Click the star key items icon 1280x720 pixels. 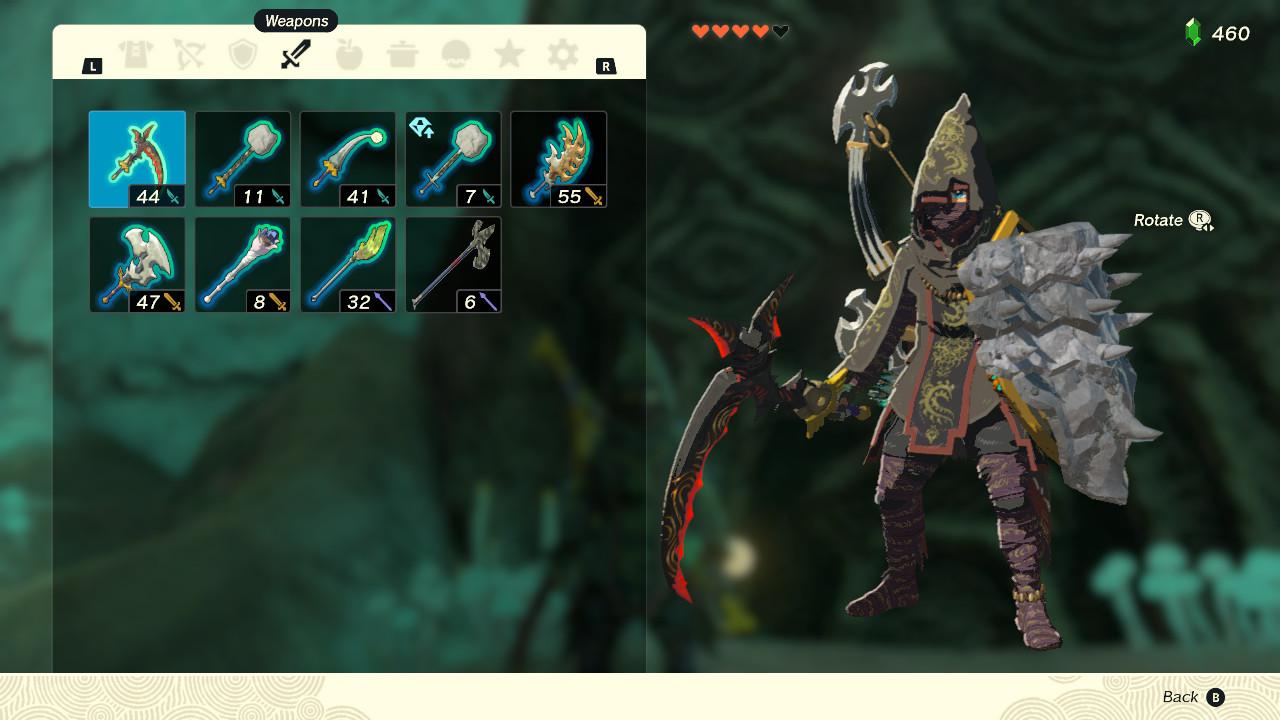click(x=508, y=55)
